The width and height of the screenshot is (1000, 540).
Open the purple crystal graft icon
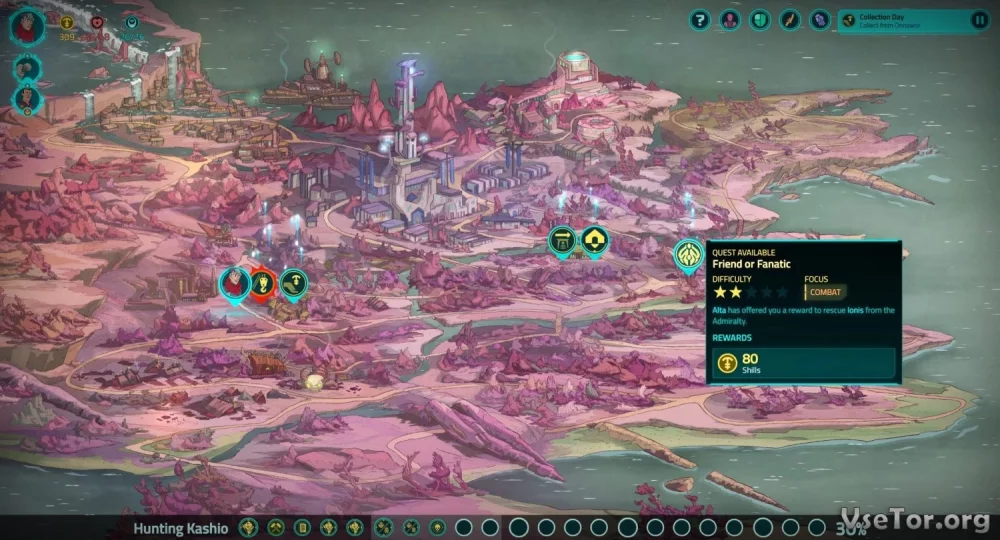tap(820, 19)
